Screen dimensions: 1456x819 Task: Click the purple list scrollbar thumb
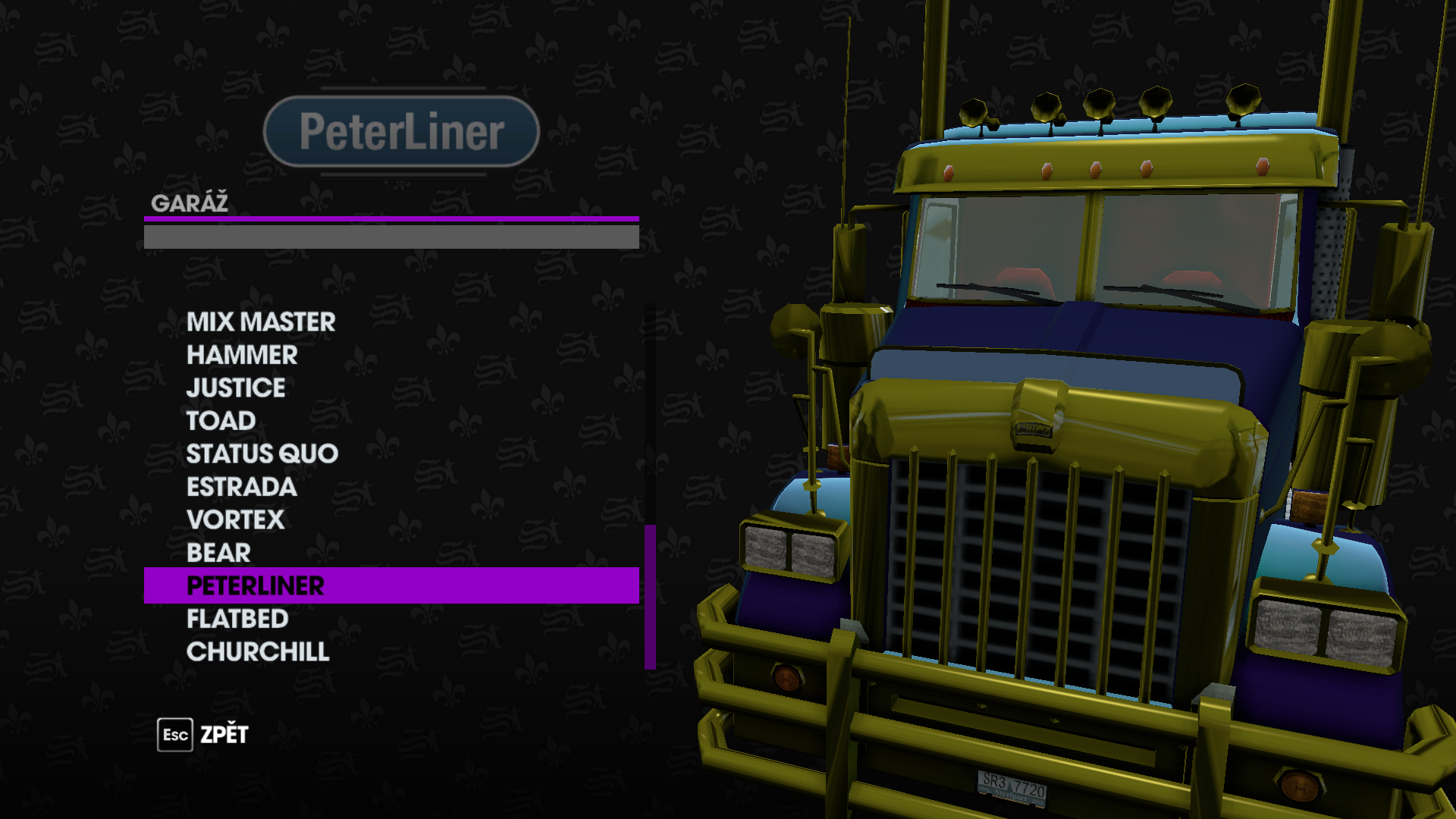click(650, 597)
